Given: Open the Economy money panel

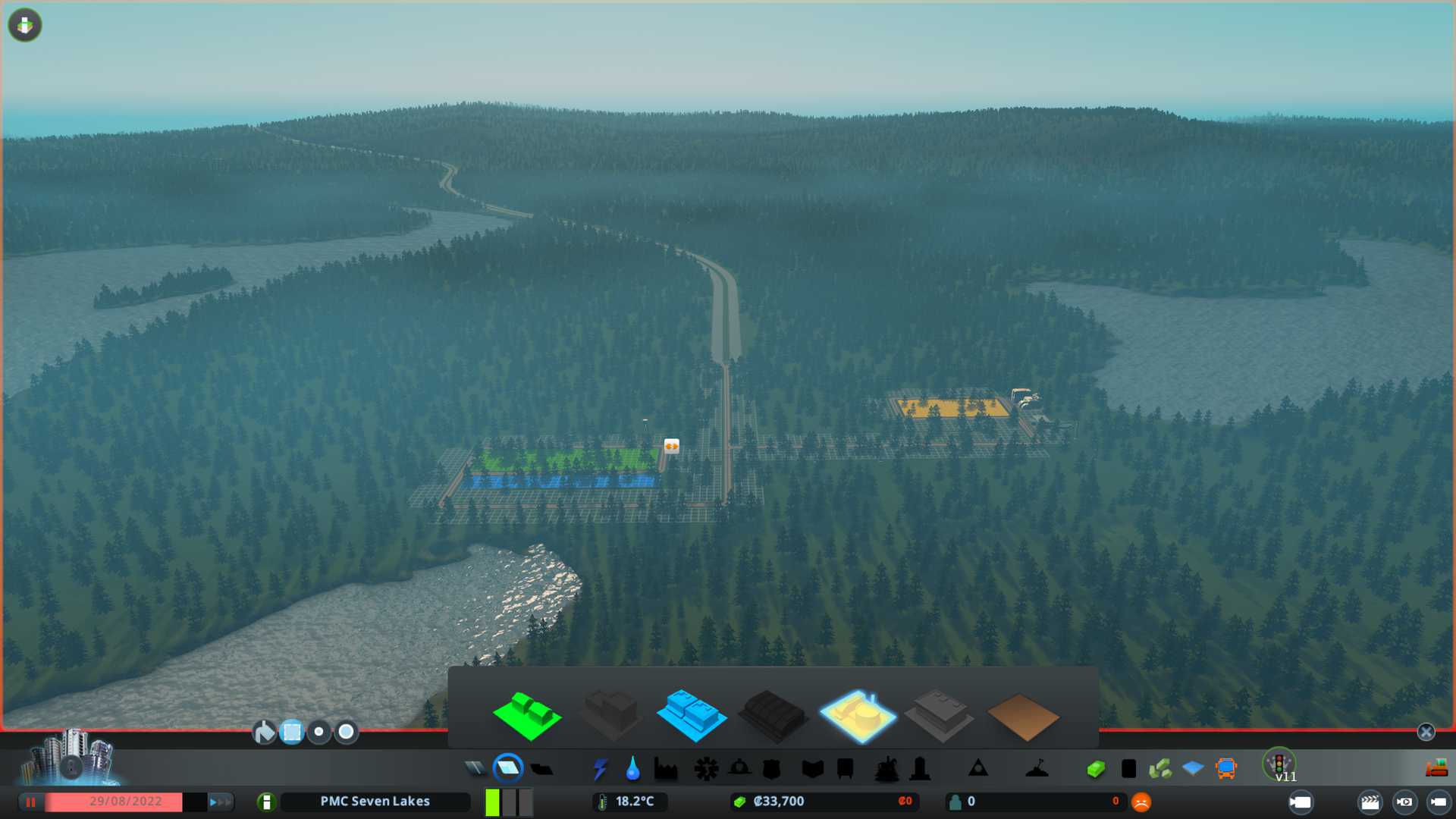Looking at the screenshot, I should [1096, 769].
